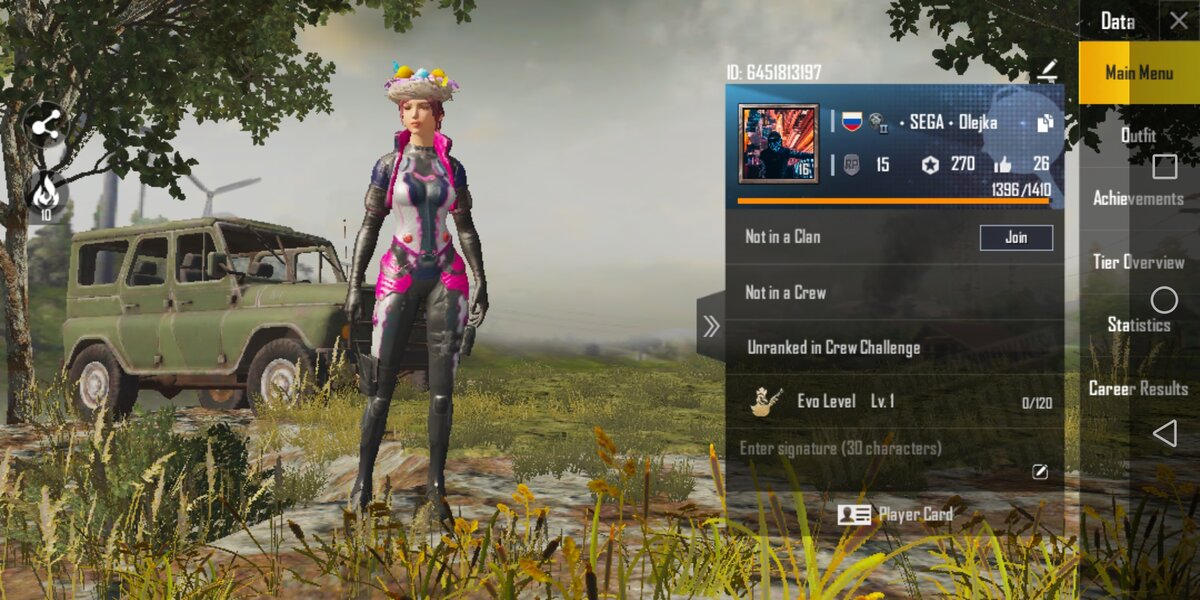Switch to the Main Menu tab

1138,73
